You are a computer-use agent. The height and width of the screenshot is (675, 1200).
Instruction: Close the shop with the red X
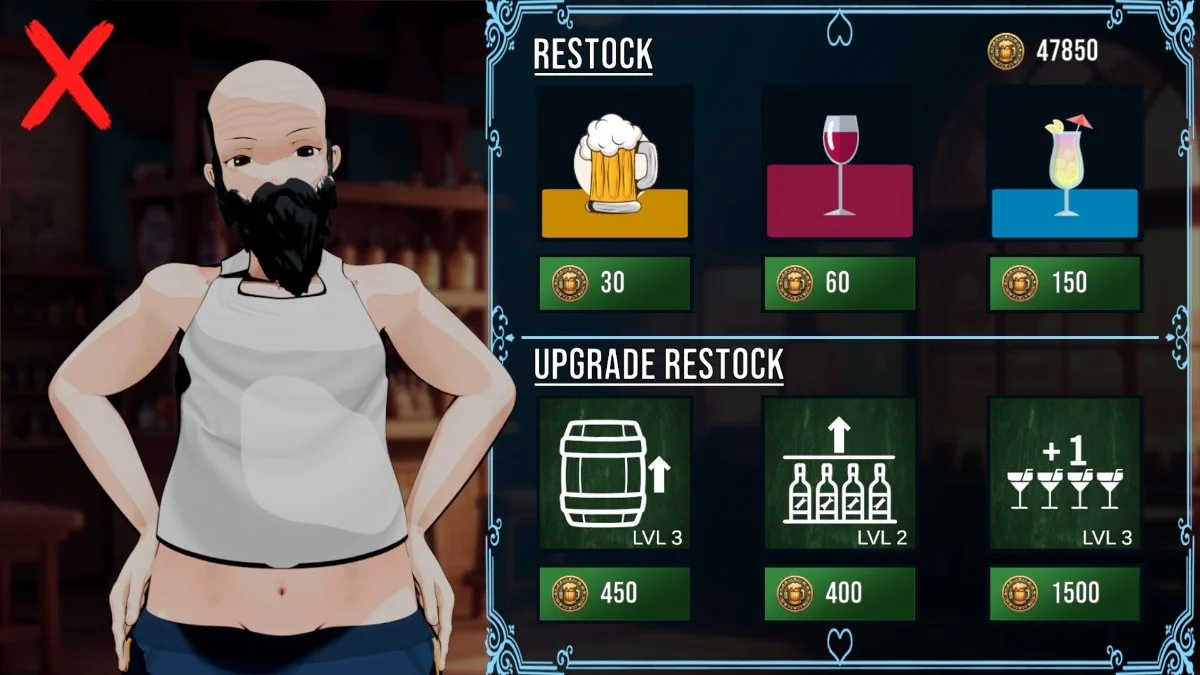point(67,78)
